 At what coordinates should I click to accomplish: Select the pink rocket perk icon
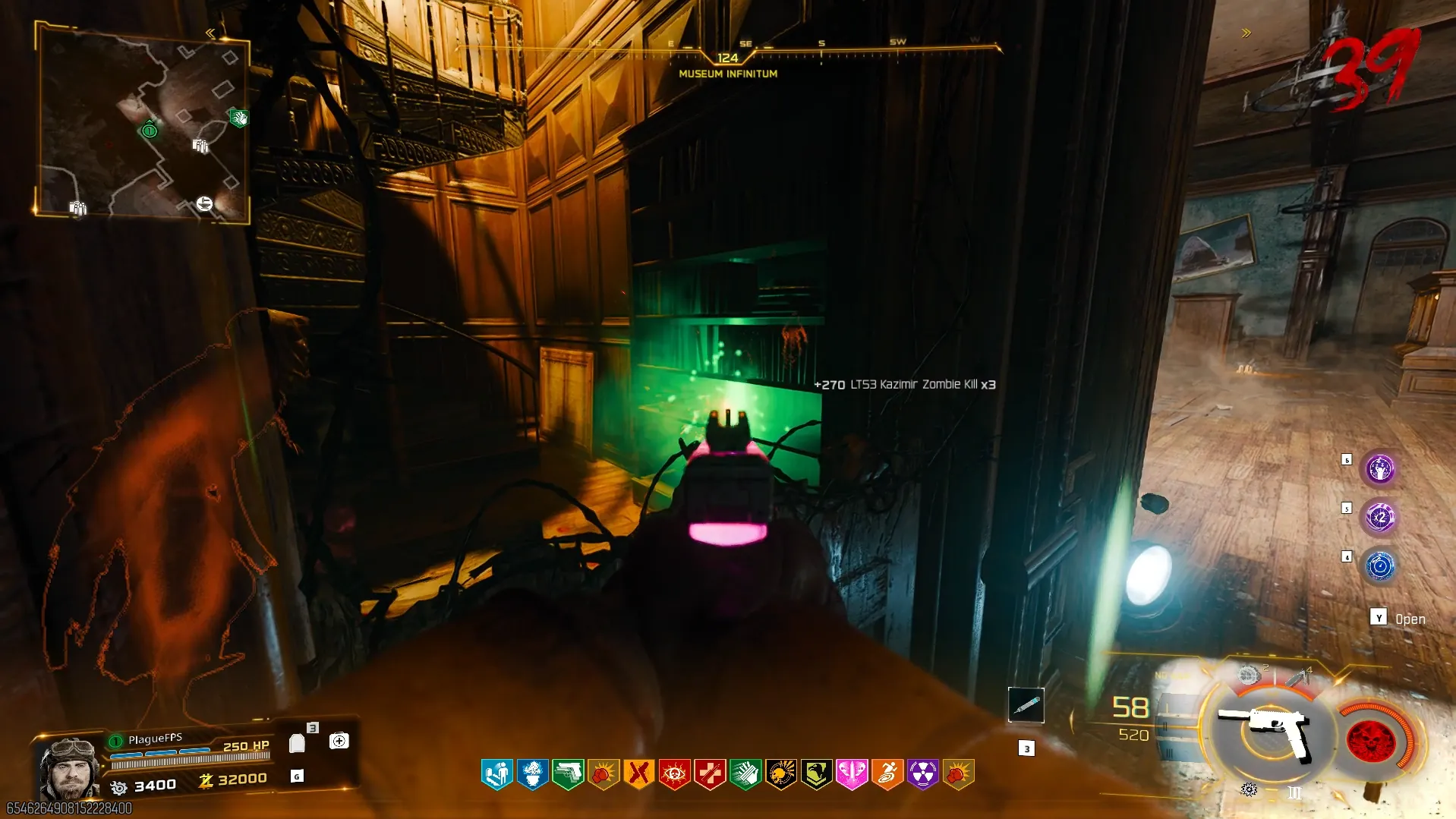pos(852,775)
